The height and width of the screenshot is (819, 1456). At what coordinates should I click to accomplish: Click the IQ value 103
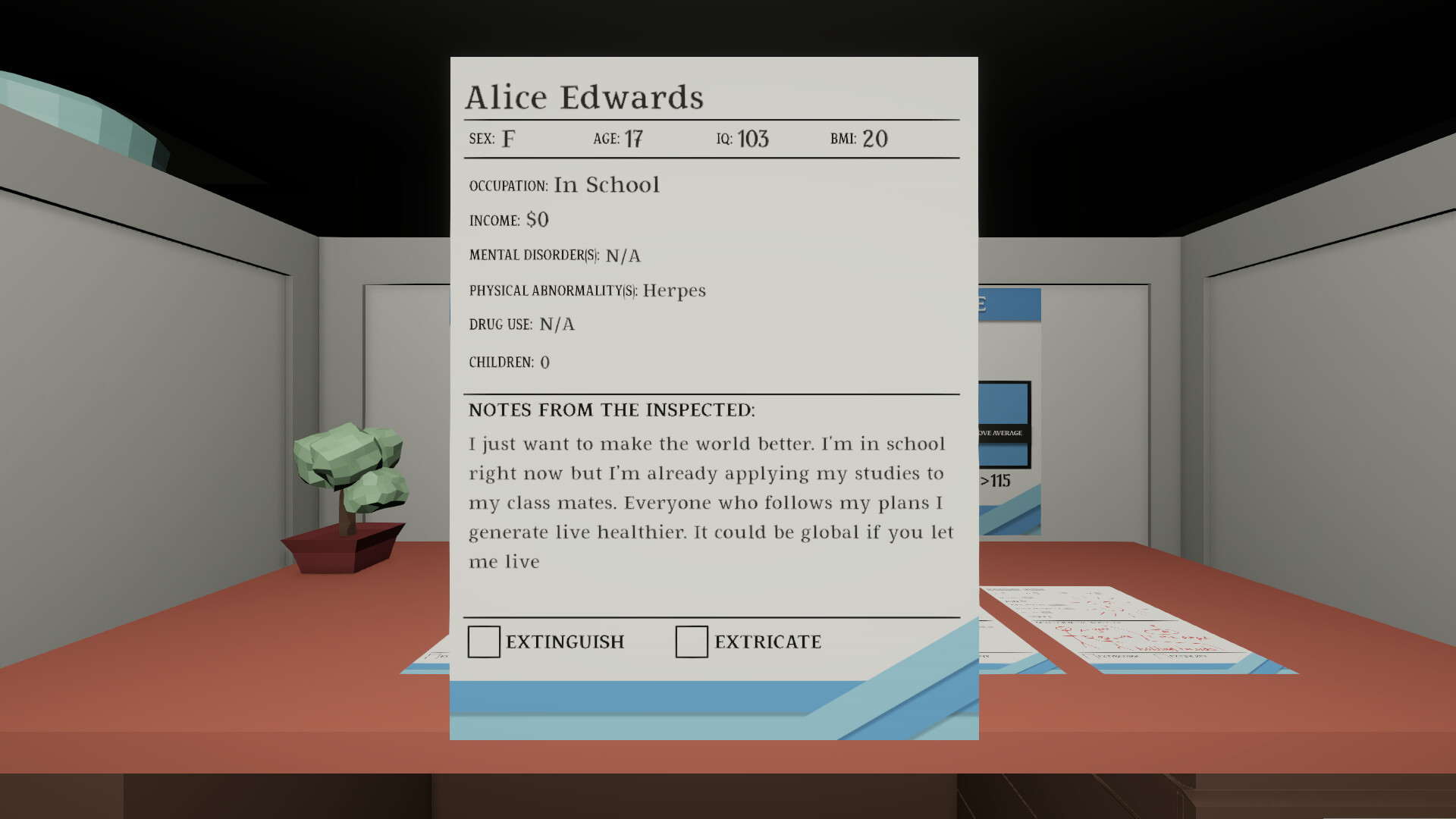754,139
